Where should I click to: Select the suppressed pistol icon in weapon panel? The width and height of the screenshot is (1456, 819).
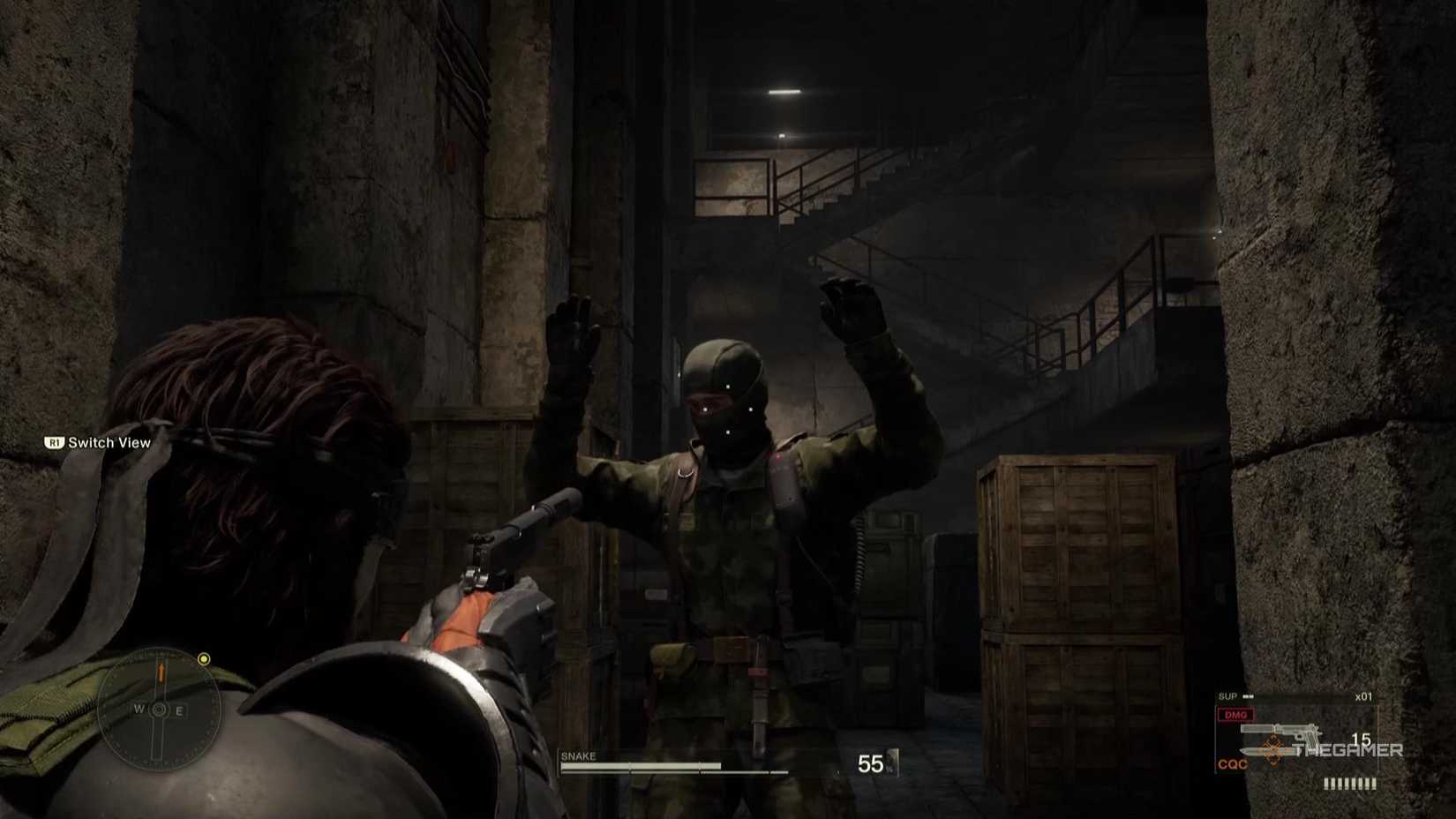pyautogui.click(x=1280, y=729)
